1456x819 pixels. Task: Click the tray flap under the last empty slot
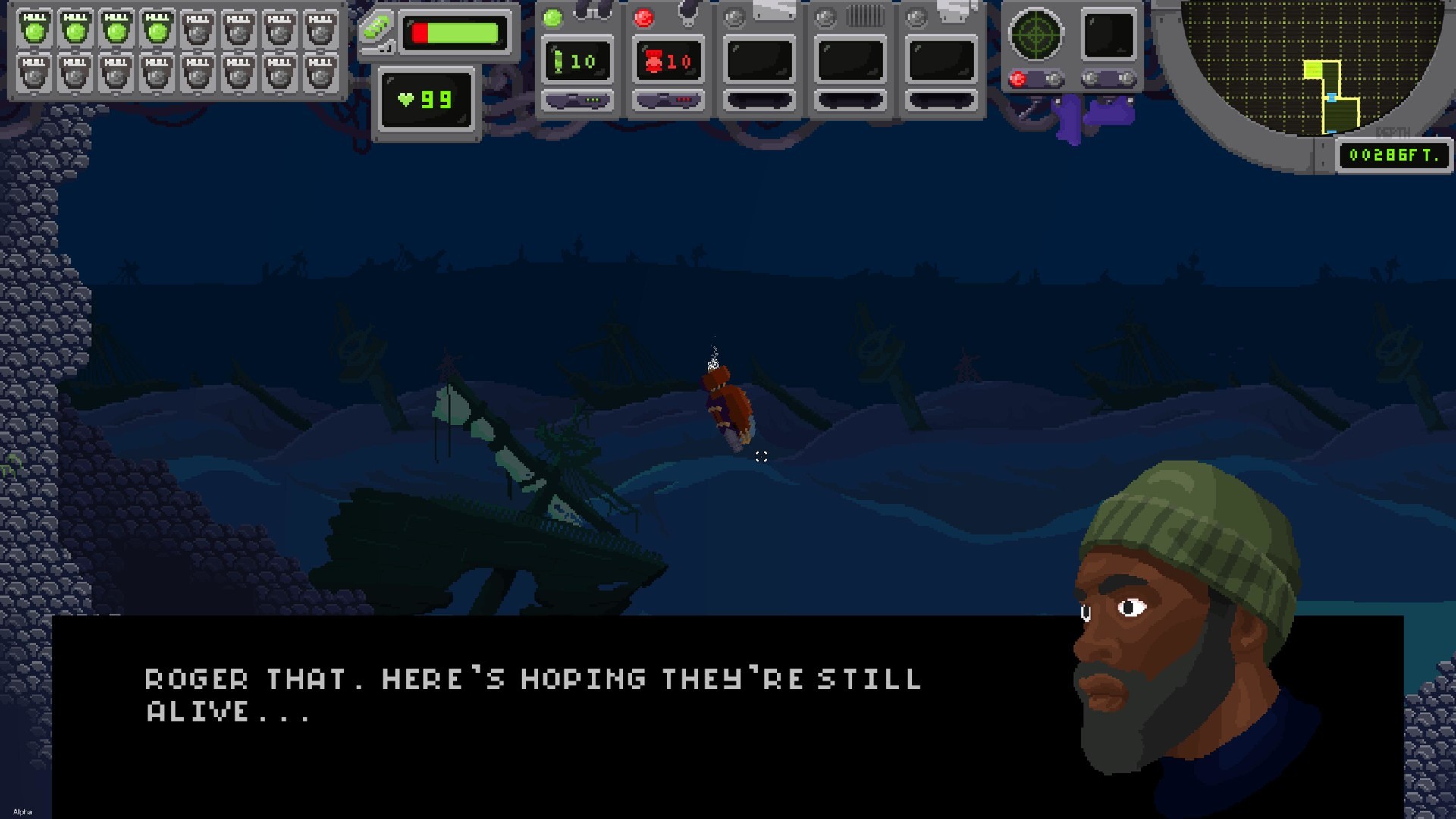[942, 99]
